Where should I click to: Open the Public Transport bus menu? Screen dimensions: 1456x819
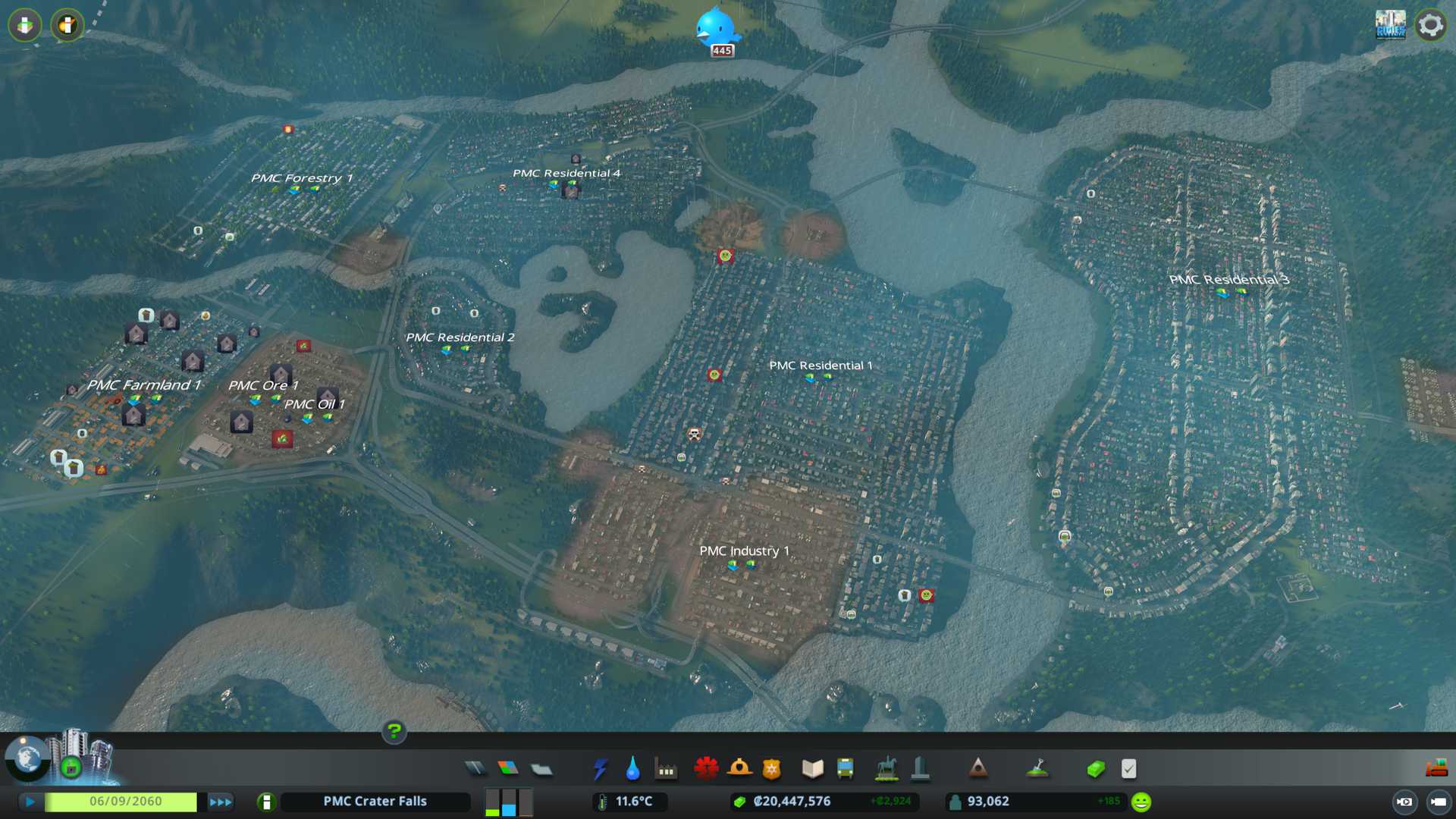(x=845, y=769)
